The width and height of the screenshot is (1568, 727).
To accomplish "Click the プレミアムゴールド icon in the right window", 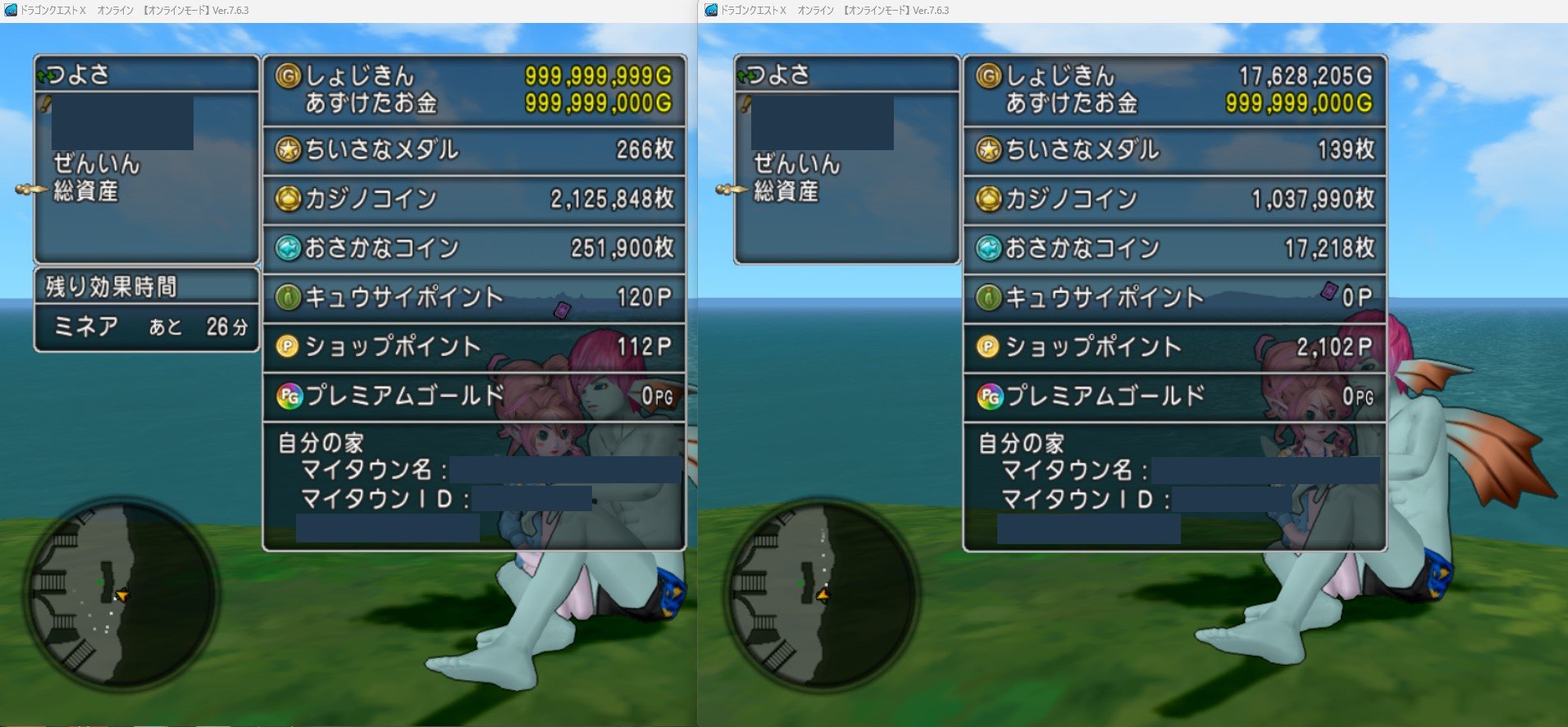I will point(991,395).
